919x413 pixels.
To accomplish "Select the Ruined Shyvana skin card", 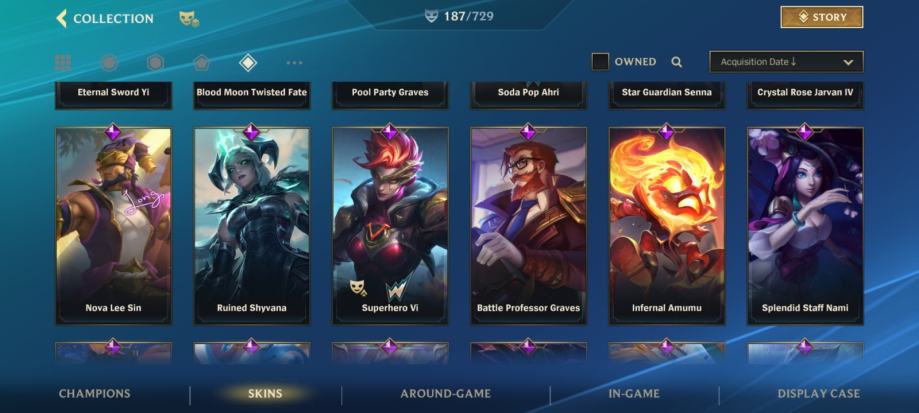I will 251,225.
